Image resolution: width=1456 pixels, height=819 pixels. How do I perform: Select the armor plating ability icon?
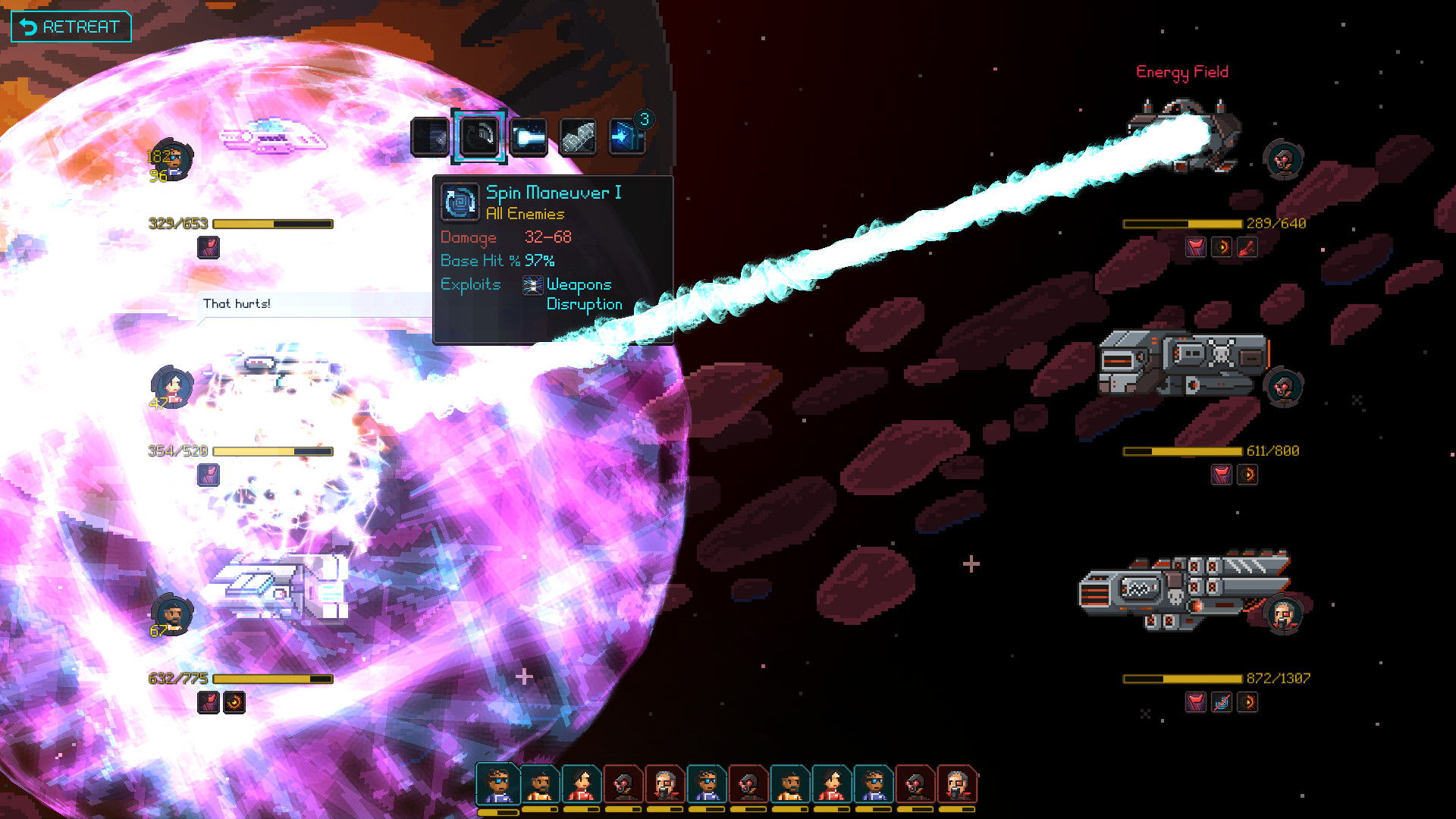click(578, 136)
